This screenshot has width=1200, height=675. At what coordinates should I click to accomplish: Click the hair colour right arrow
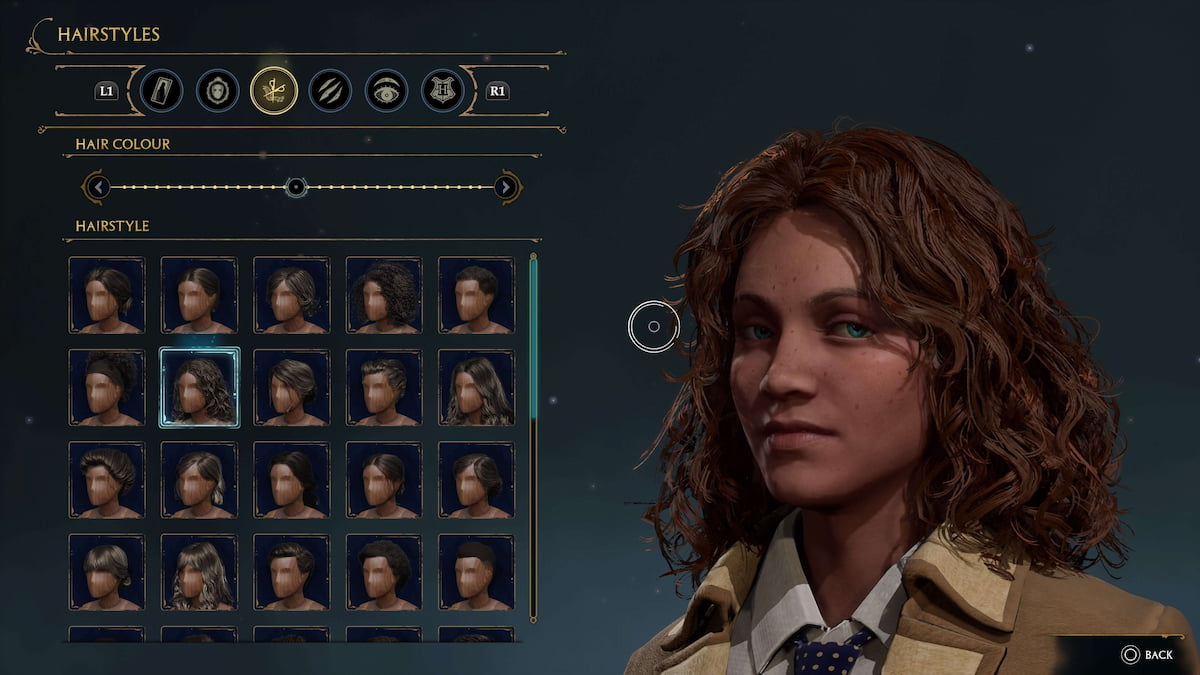click(x=507, y=187)
